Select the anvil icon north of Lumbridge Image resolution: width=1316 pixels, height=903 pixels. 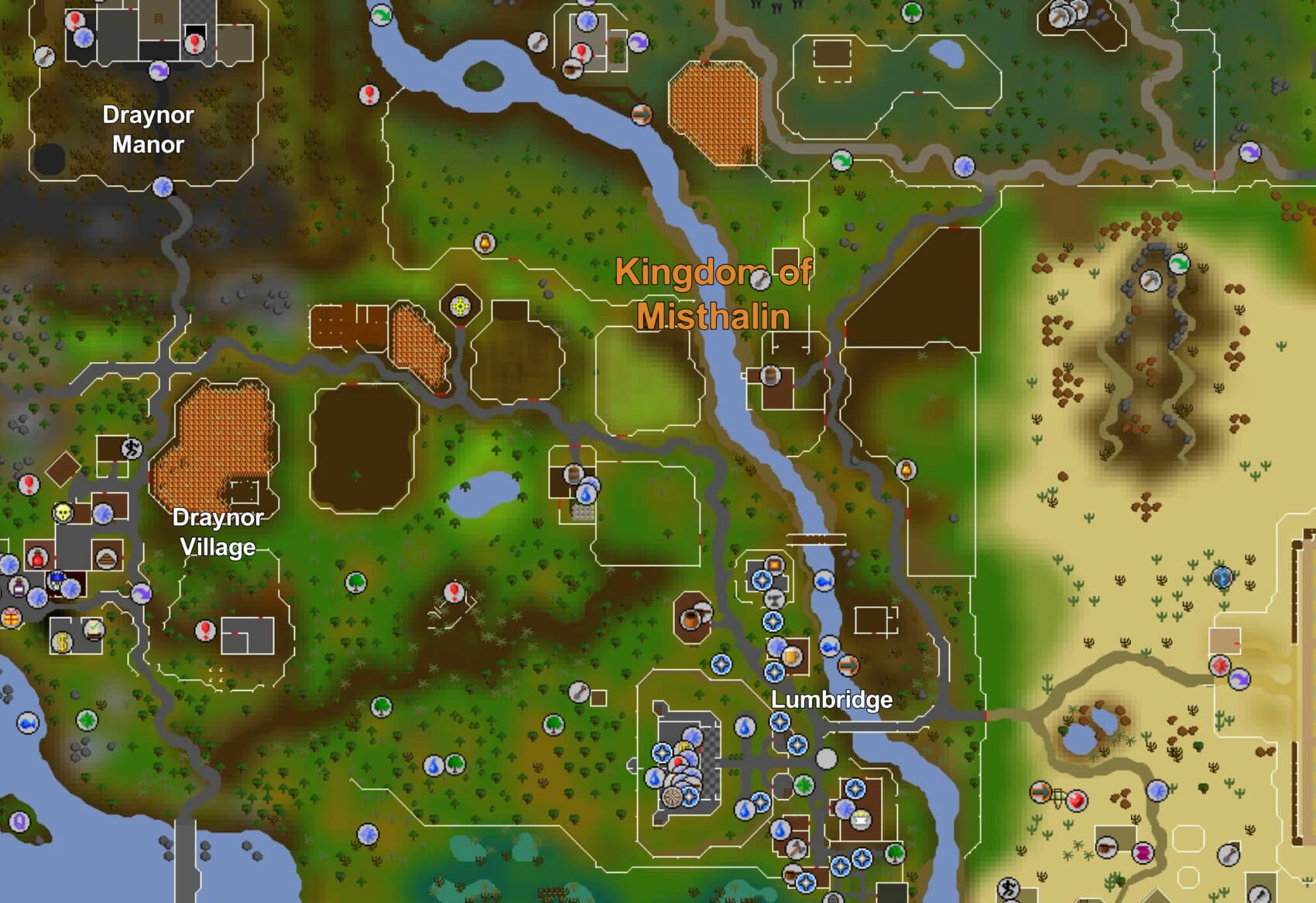coord(774,599)
